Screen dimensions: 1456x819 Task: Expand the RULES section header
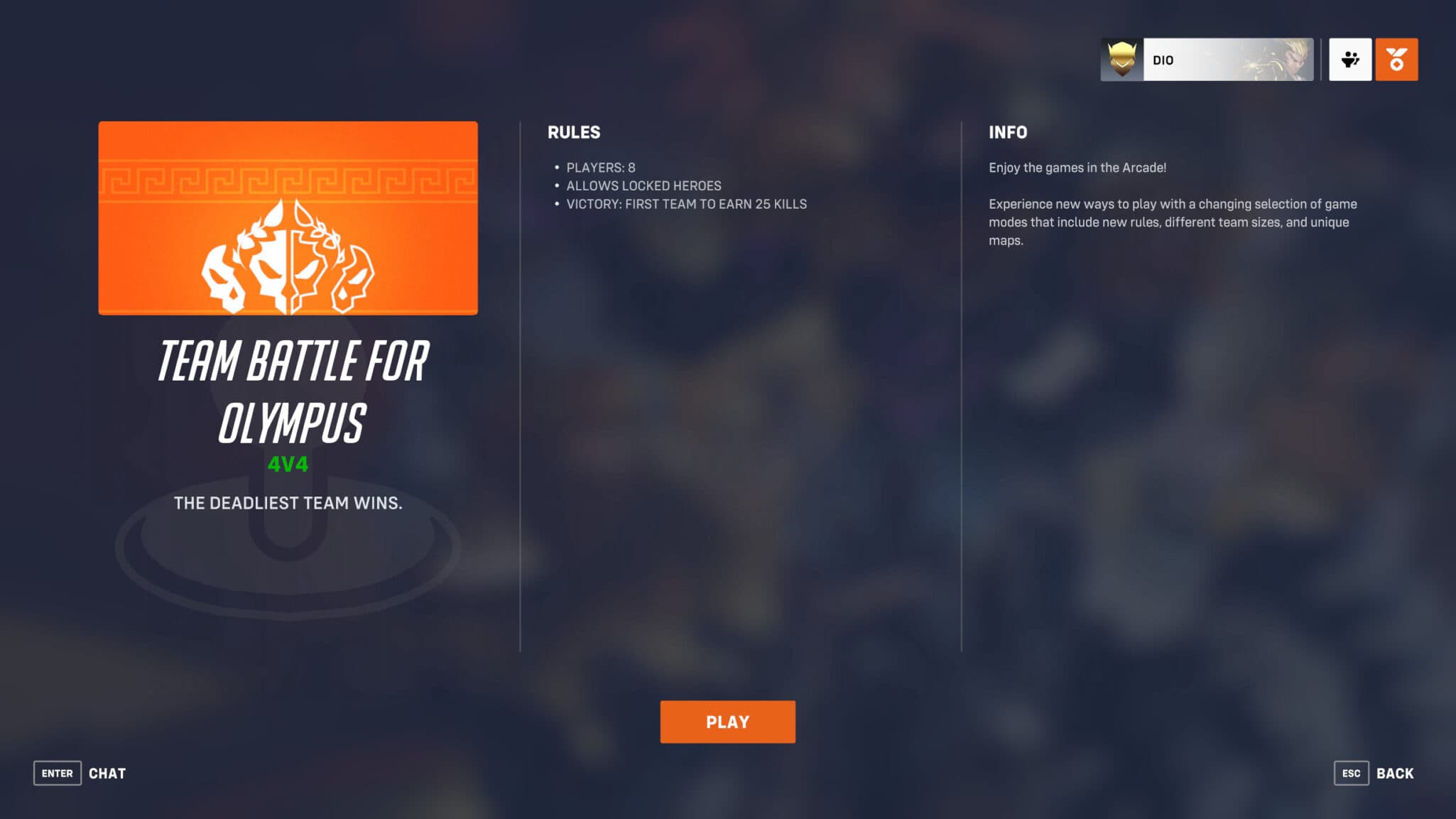[x=572, y=132]
